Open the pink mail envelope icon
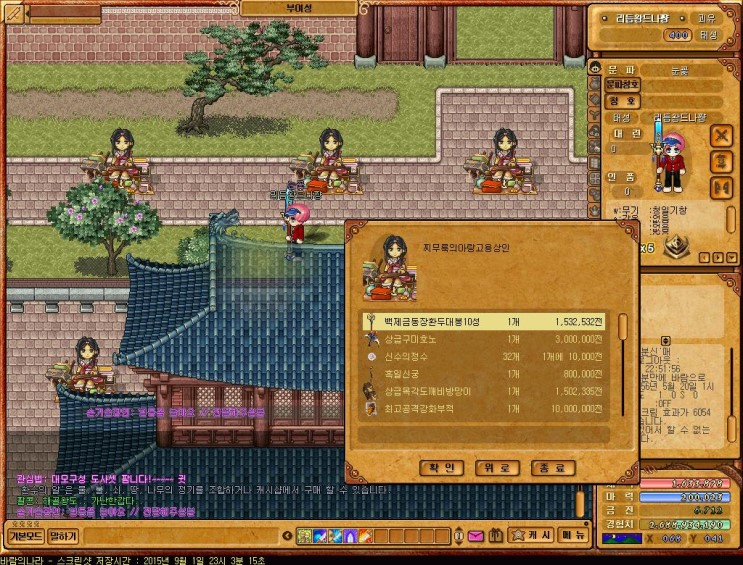This screenshot has width=743, height=565. pos(475,537)
